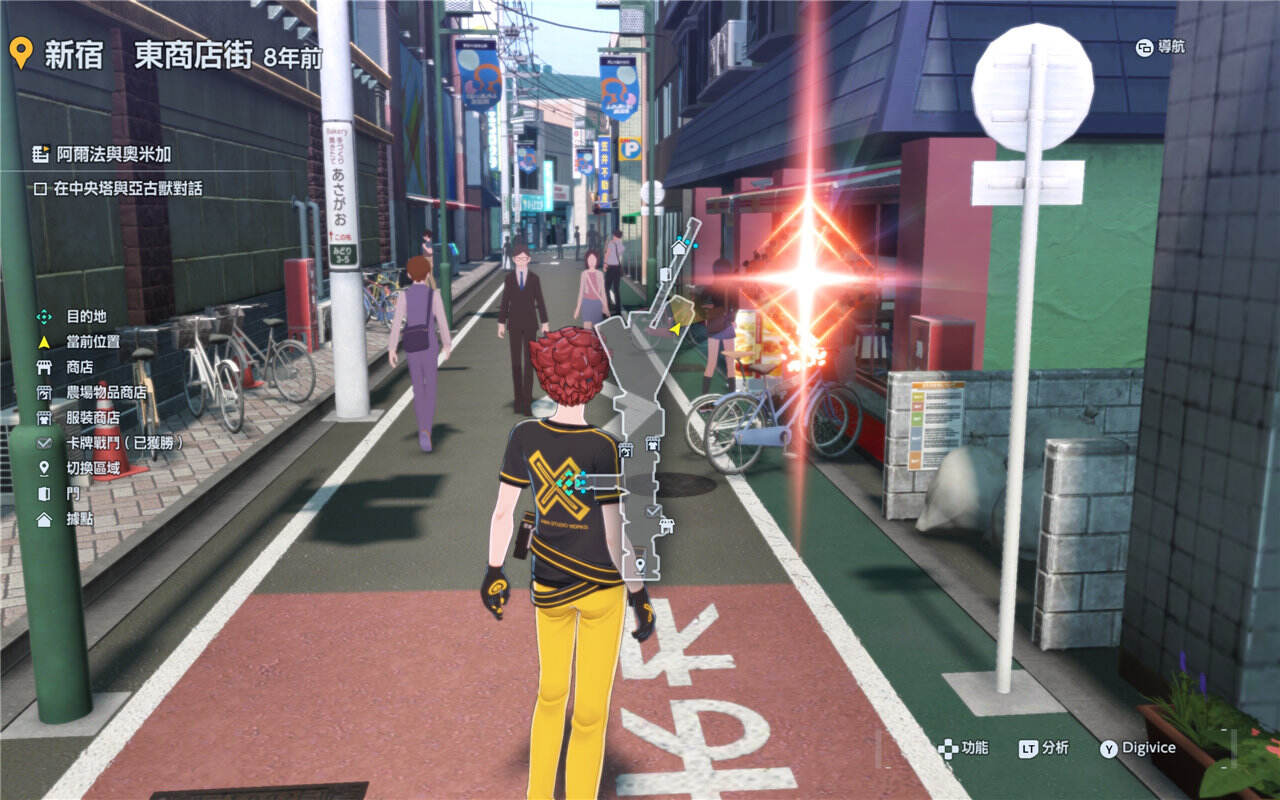Image resolution: width=1280 pixels, height=800 pixels.
Task: Click the 新宿 location pin icon
Action: [20, 52]
